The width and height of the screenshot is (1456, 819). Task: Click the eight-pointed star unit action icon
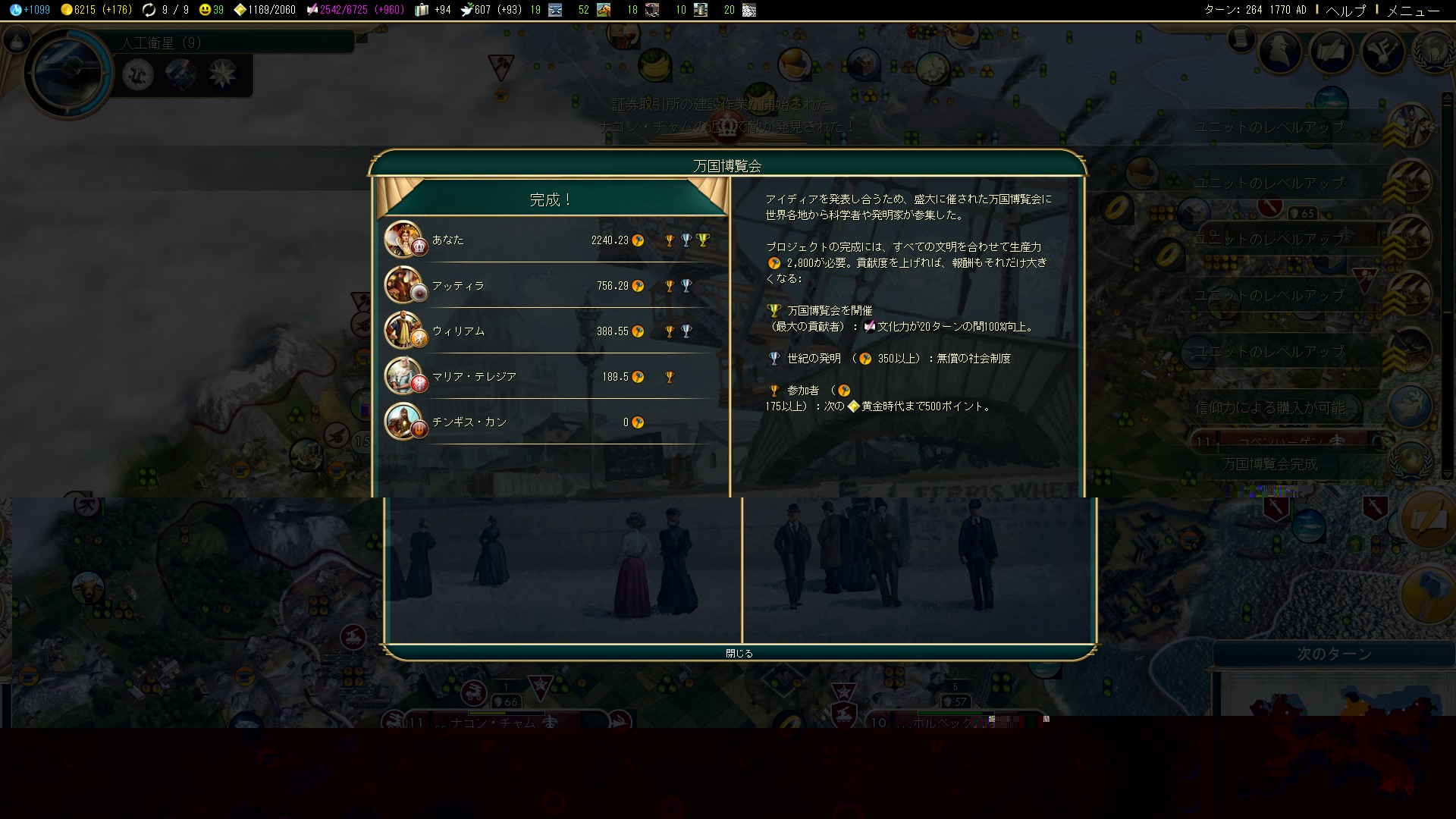coord(223,74)
